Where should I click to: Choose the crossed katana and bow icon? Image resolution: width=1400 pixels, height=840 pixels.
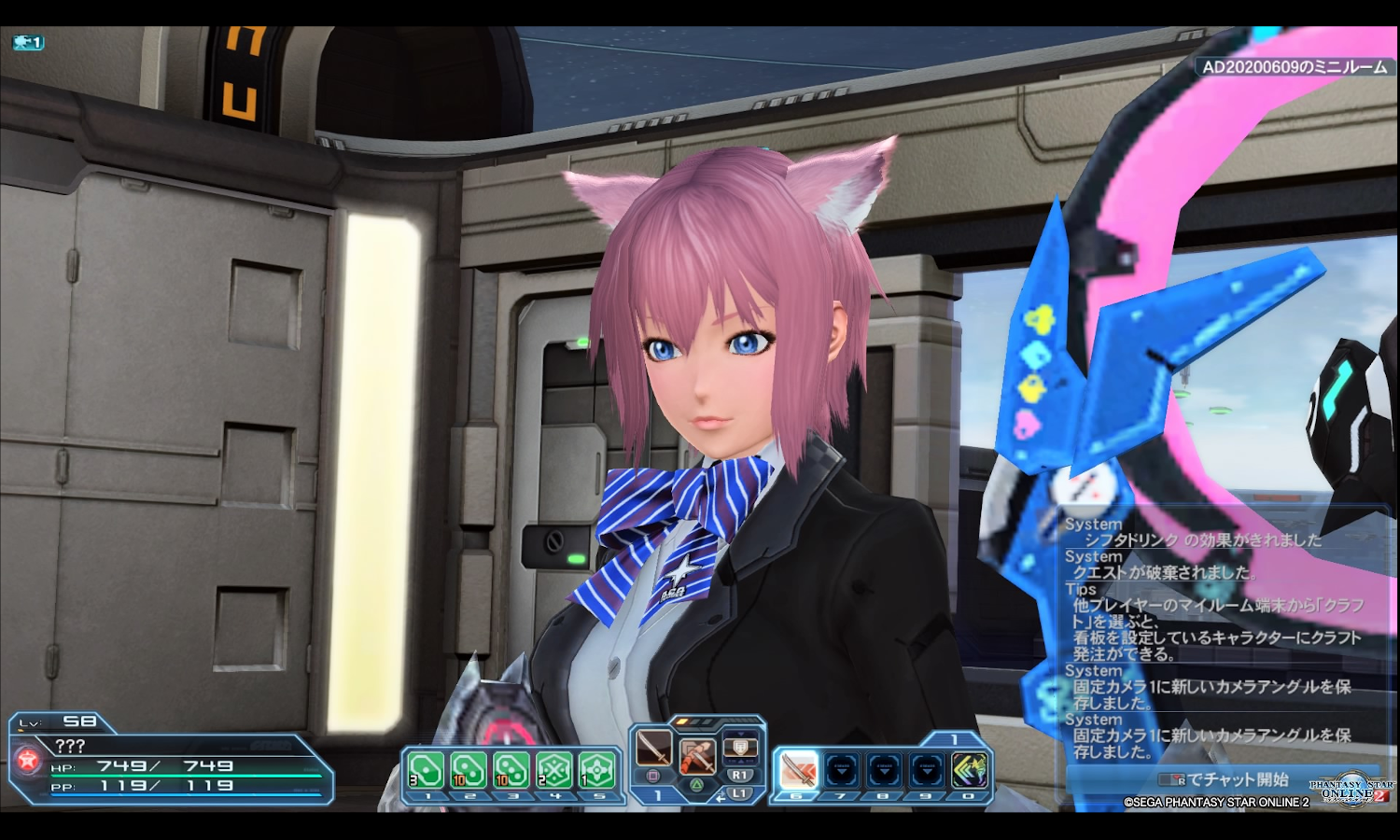[x=696, y=752]
